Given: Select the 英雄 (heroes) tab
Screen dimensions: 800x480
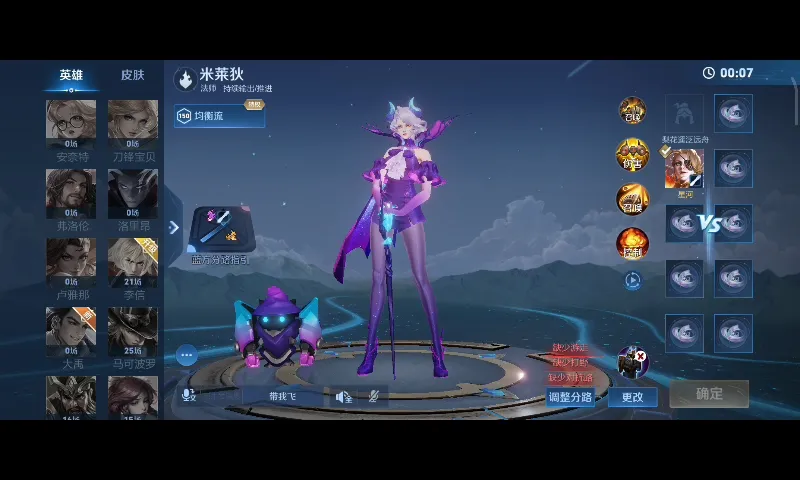Looking at the screenshot, I should [71, 75].
